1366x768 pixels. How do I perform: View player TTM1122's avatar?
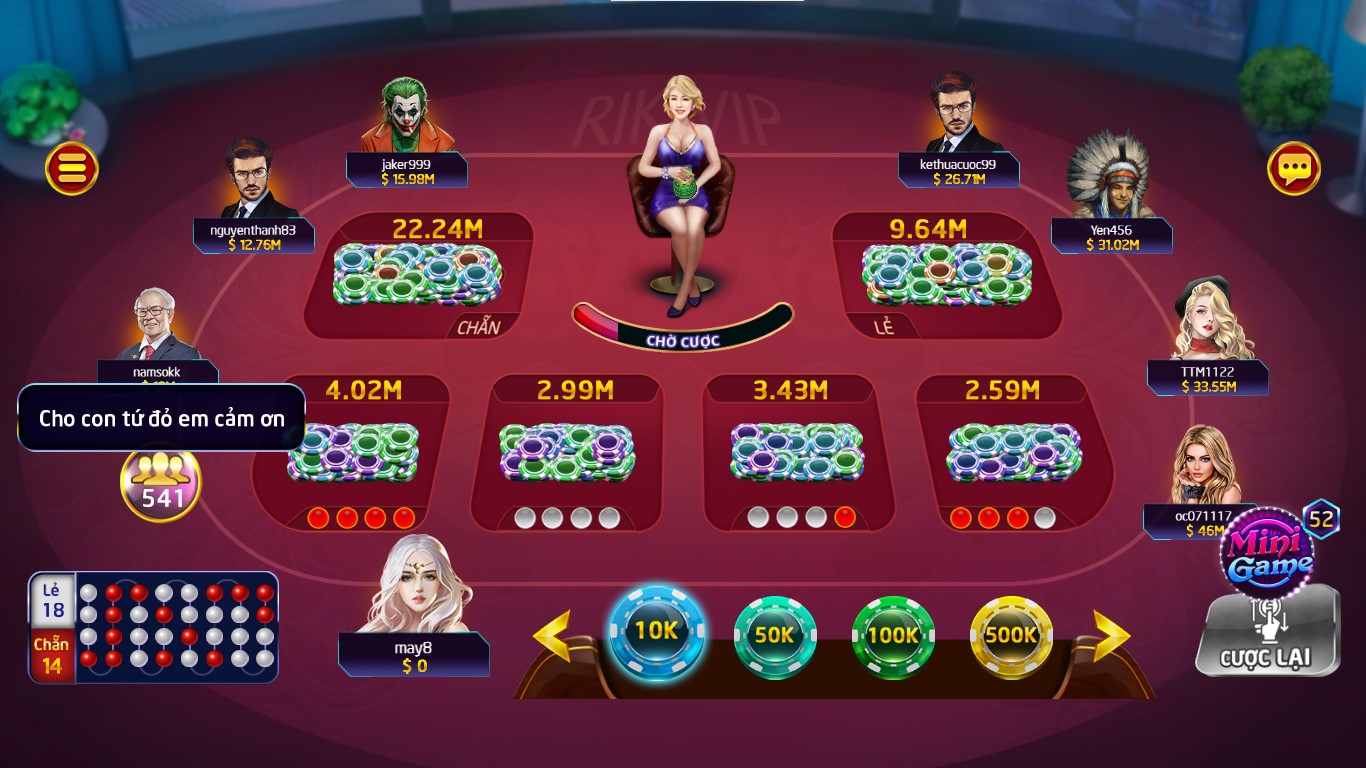(1211, 320)
